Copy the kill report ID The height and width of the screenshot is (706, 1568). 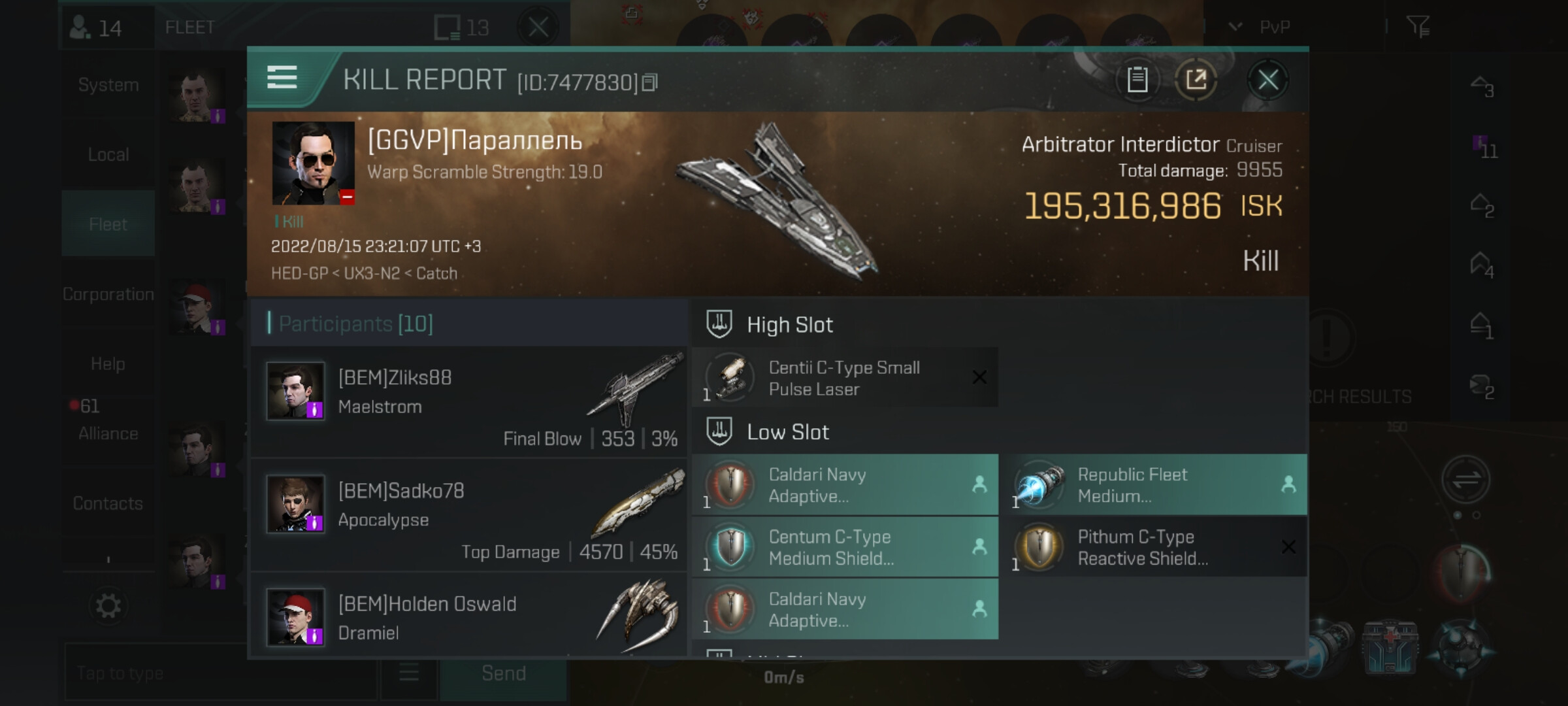(x=650, y=83)
